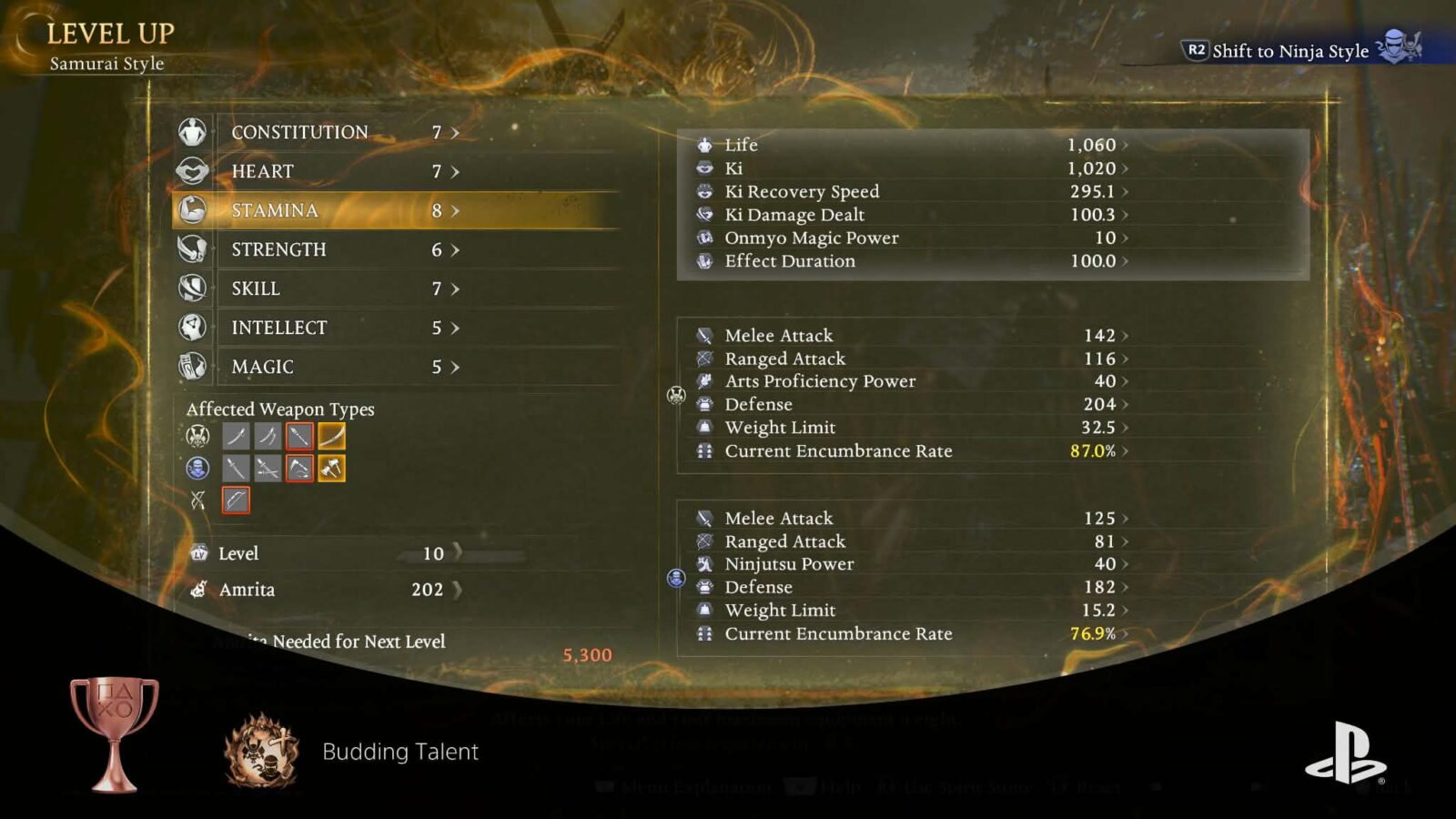The height and width of the screenshot is (819, 1456).
Task: Select Onmyo Magic Power stat line
Action: pos(910,238)
